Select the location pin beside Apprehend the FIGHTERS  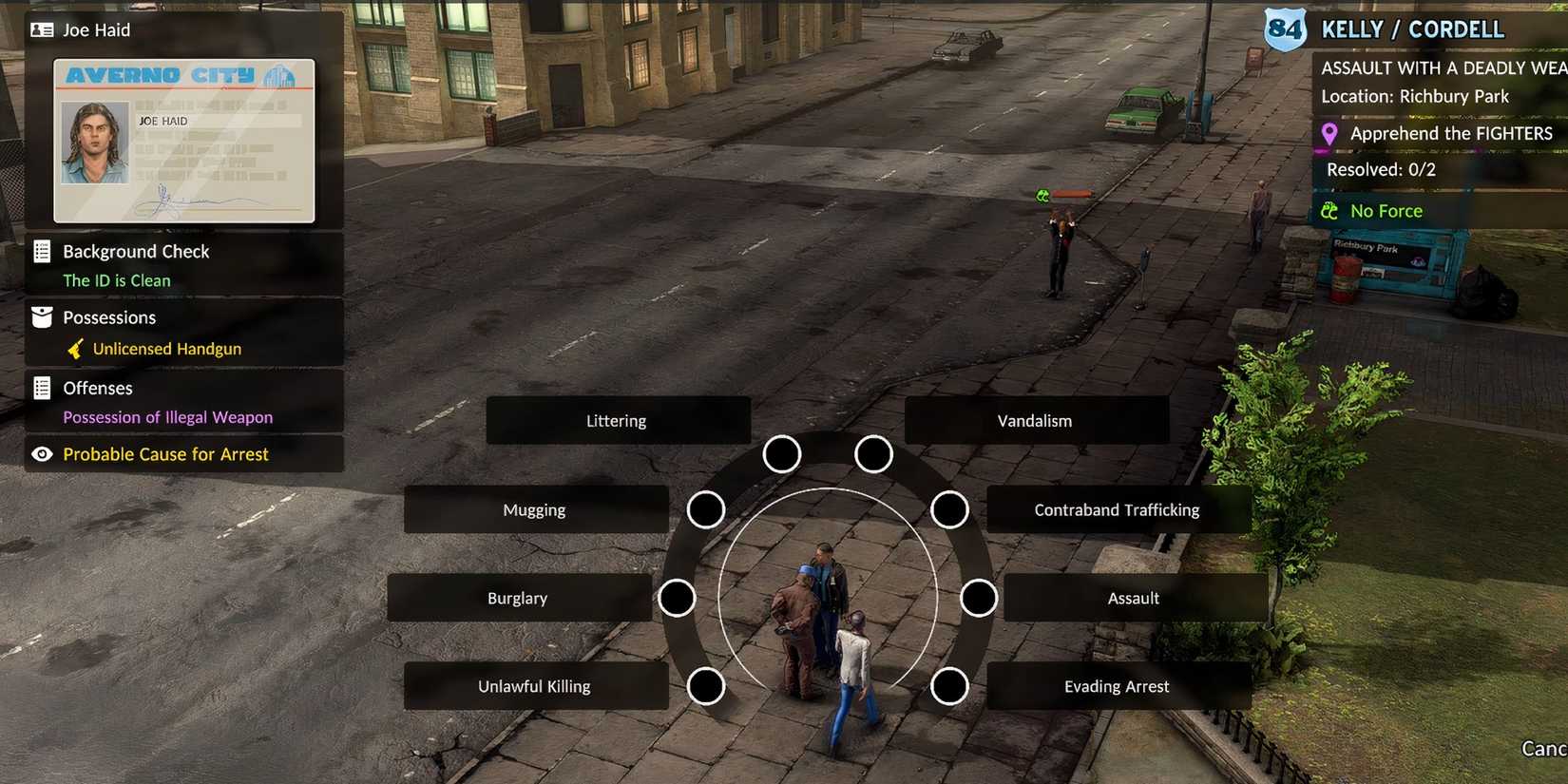coord(1329,133)
